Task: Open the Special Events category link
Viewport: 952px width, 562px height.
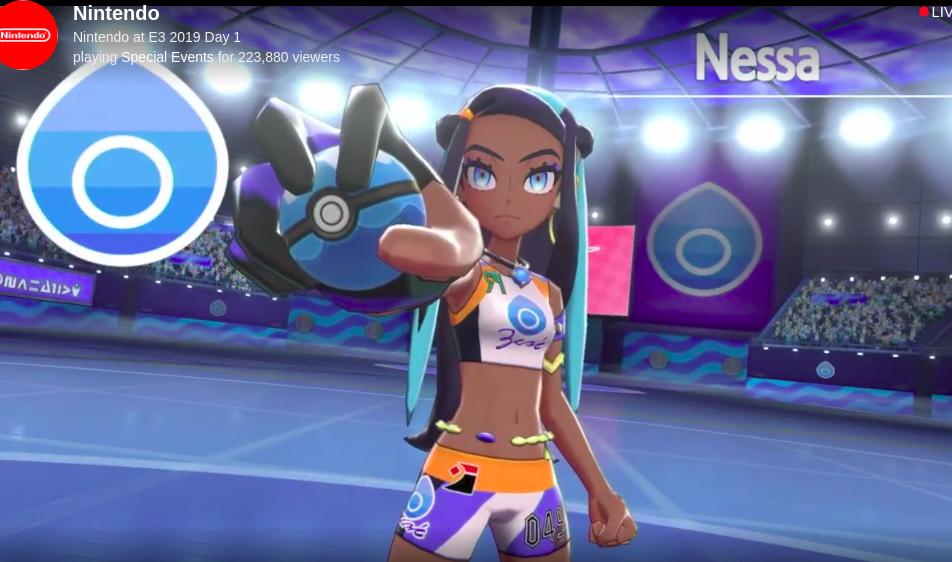Action: click(x=167, y=57)
